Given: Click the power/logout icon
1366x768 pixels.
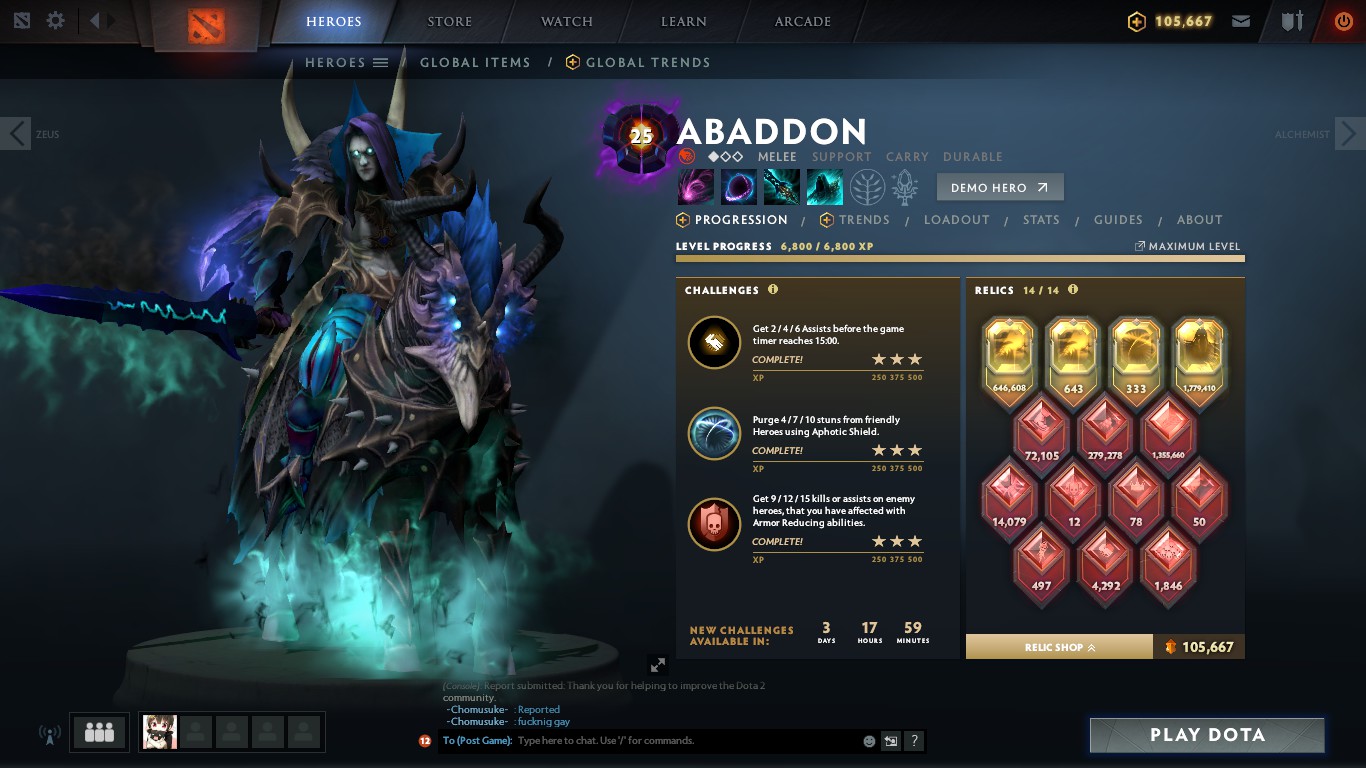Looking at the screenshot, I should click(1341, 20).
